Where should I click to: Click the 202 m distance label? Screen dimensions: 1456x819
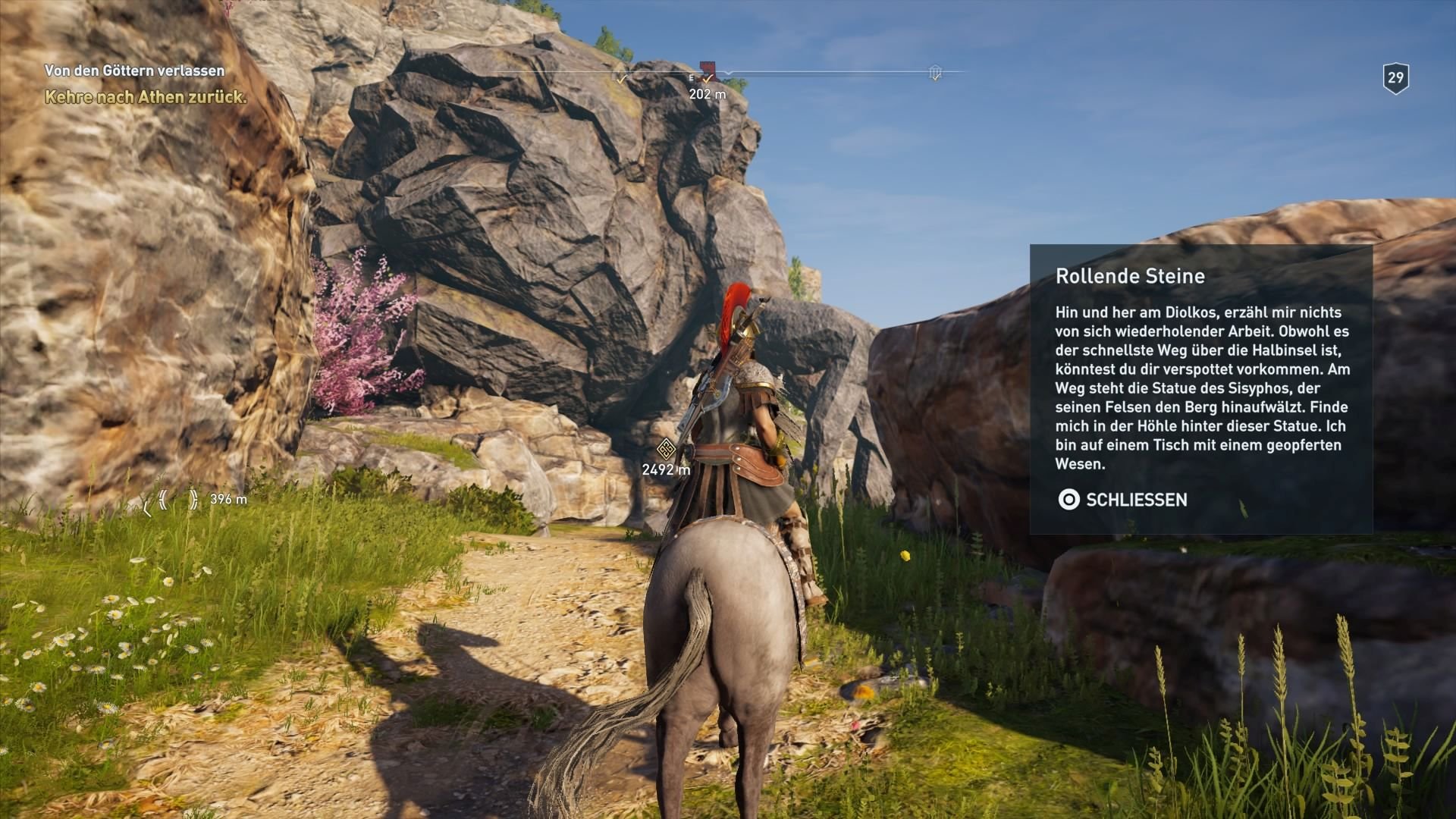(x=707, y=95)
